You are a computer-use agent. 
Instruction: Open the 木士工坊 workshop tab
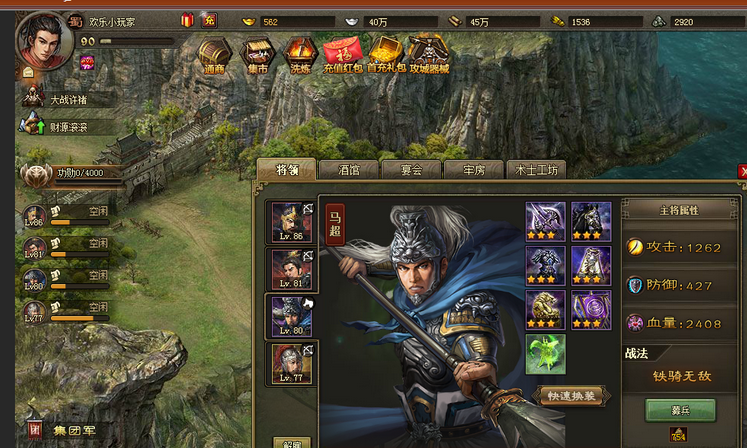(x=537, y=170)
